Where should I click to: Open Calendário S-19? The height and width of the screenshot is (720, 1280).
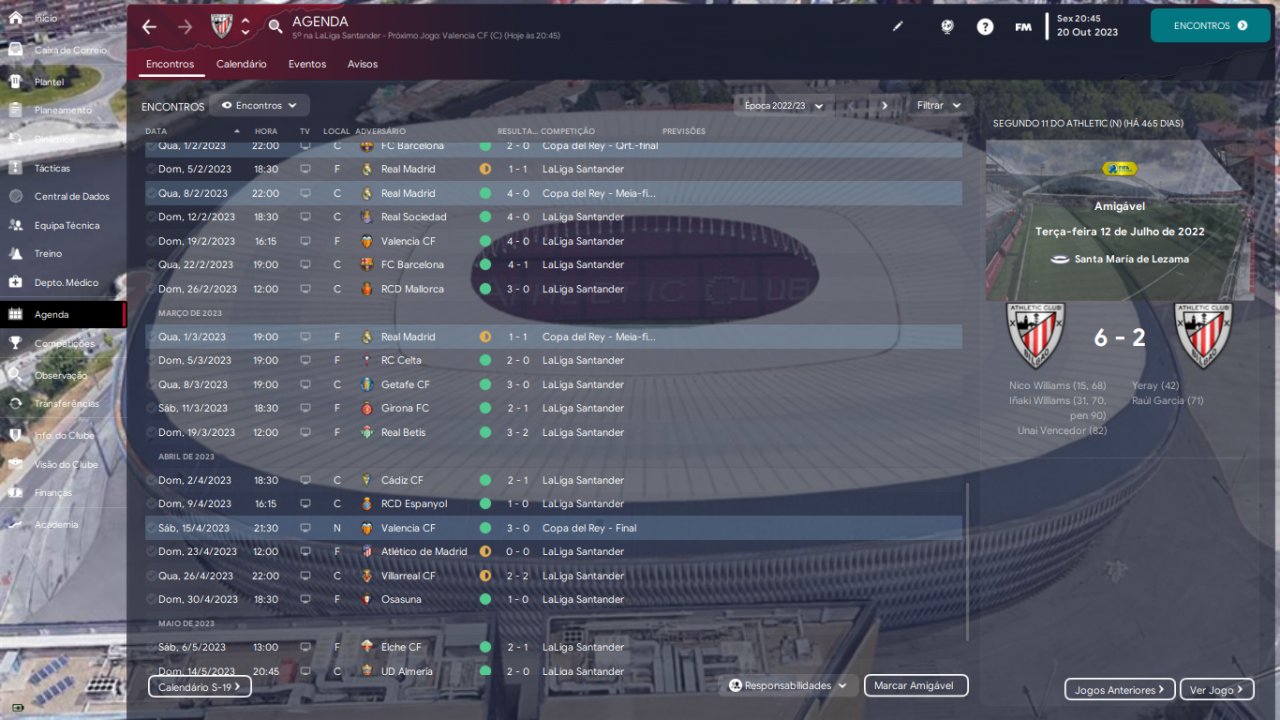coord(200,687)
